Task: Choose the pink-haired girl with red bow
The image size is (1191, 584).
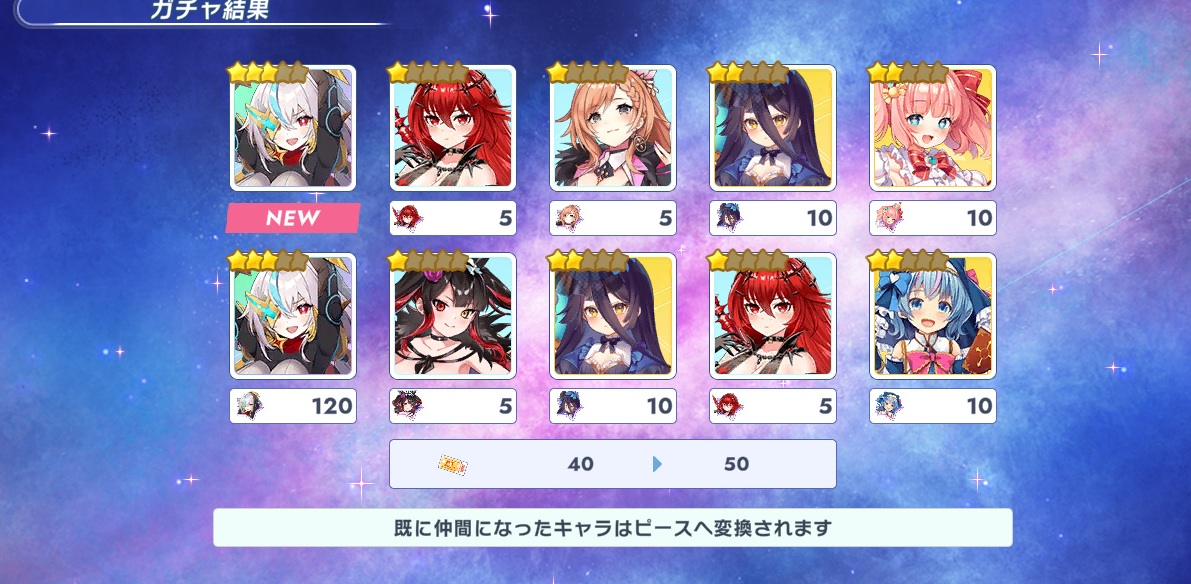Action: click(x=932, y=128)
